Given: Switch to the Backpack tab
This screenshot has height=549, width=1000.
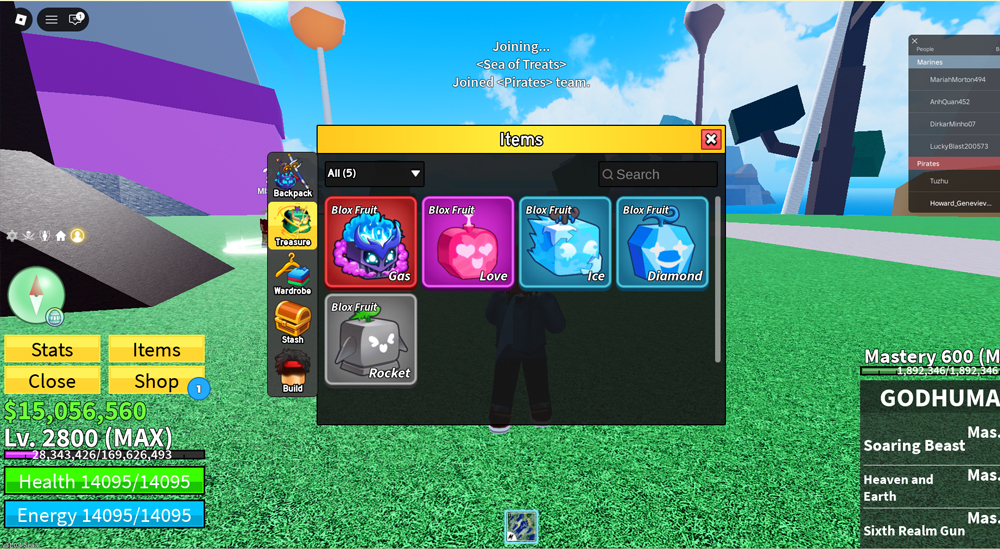Looking at the screenshot, I should coord(293,178).
